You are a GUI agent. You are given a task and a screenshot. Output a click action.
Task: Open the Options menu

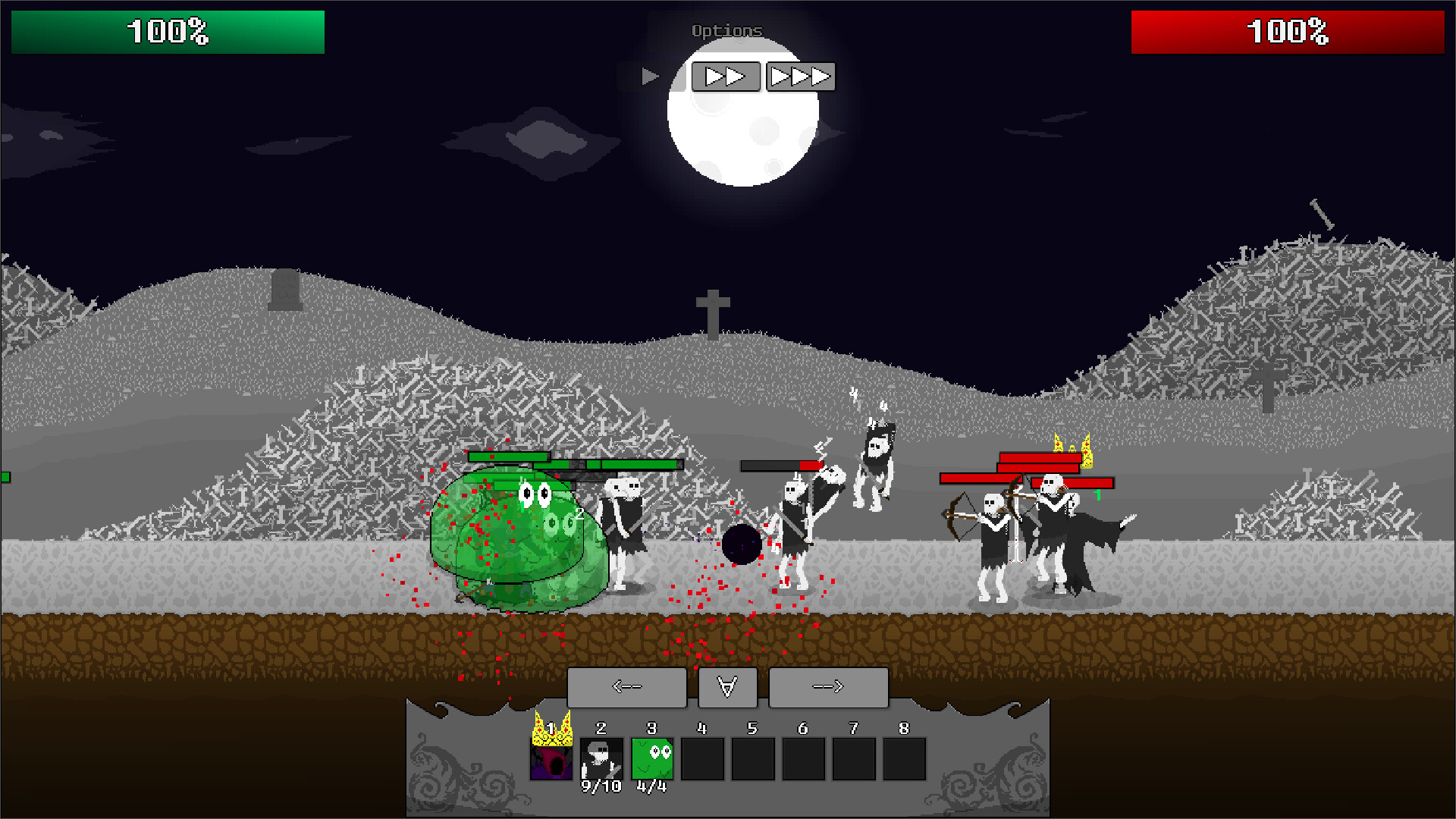726,31
